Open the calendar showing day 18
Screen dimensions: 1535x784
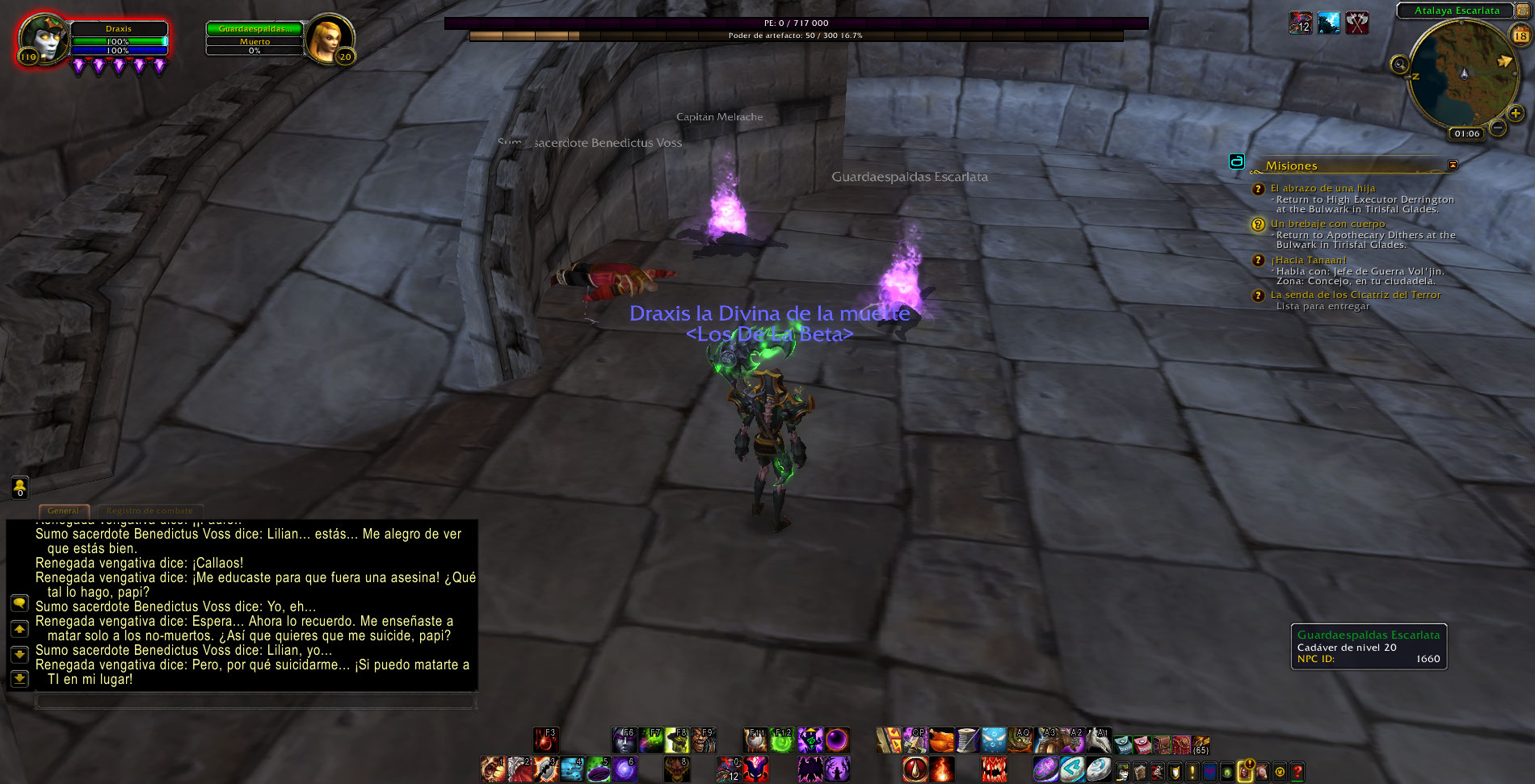[1520, 36]
